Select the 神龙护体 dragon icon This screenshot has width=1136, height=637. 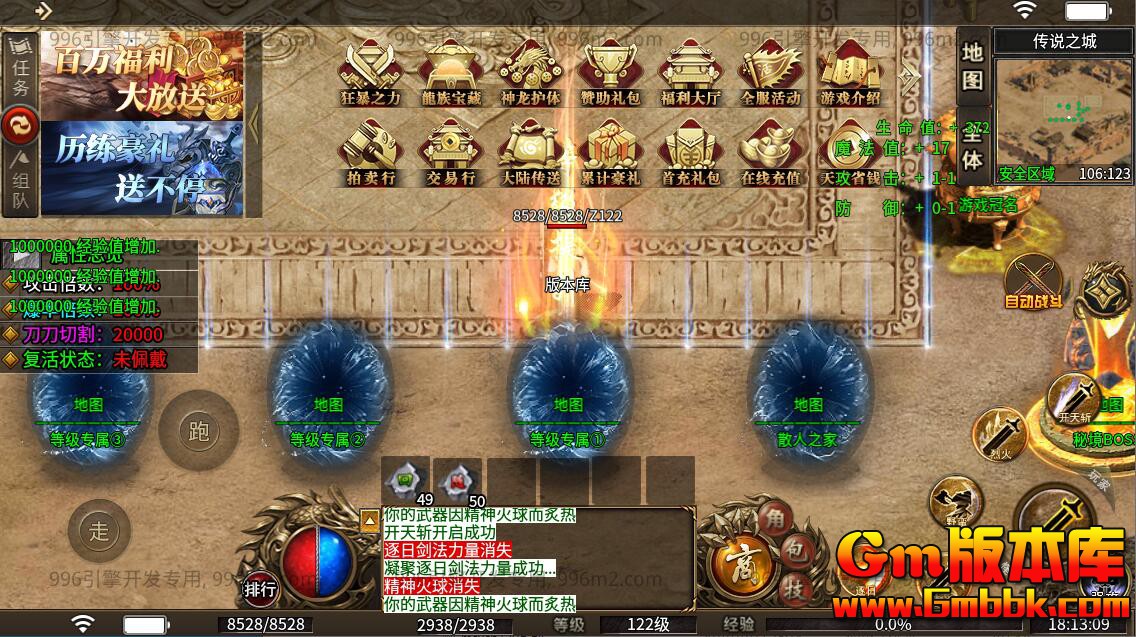[530, 70]
